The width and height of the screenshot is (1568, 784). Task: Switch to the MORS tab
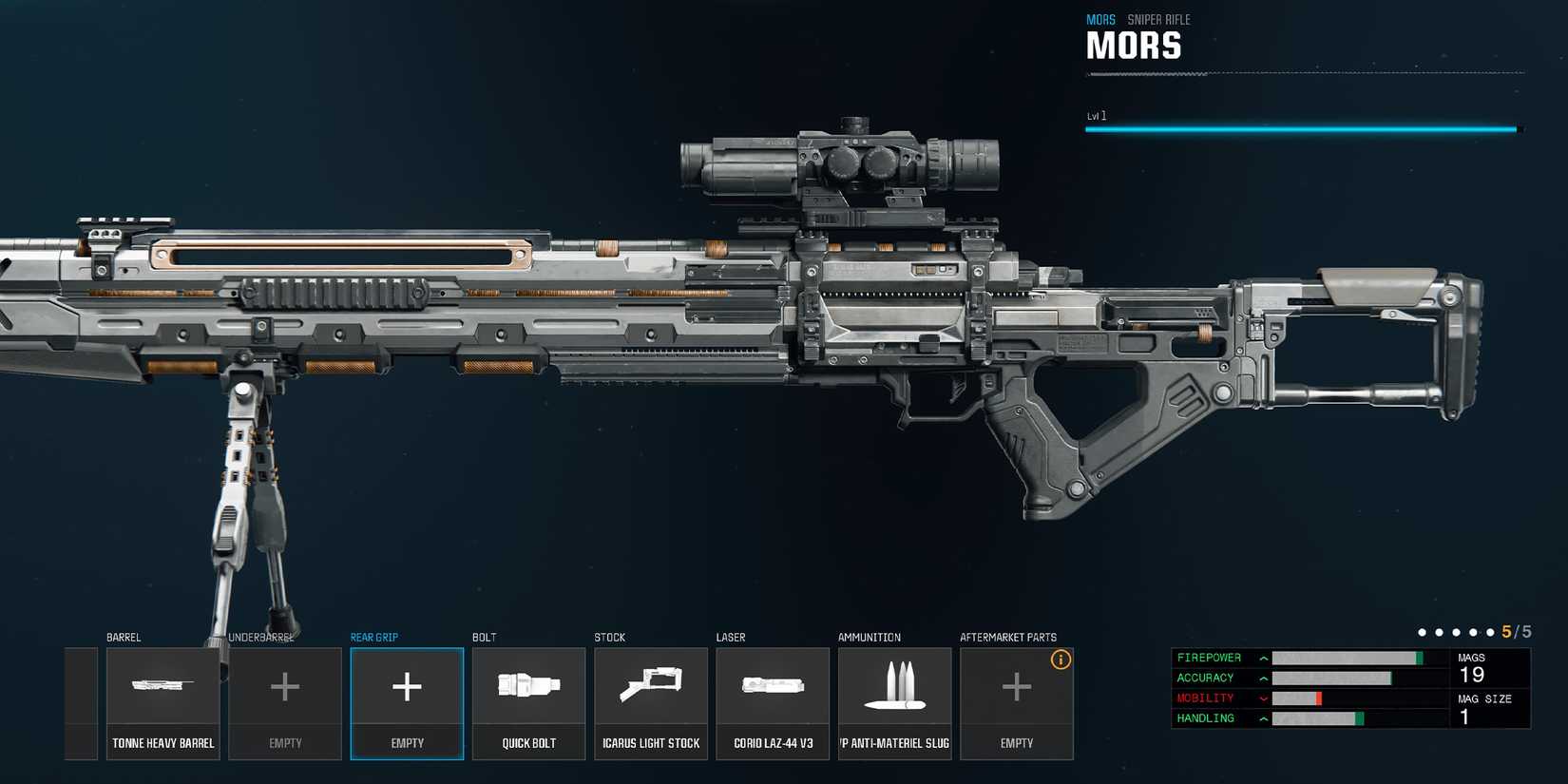1101,18
